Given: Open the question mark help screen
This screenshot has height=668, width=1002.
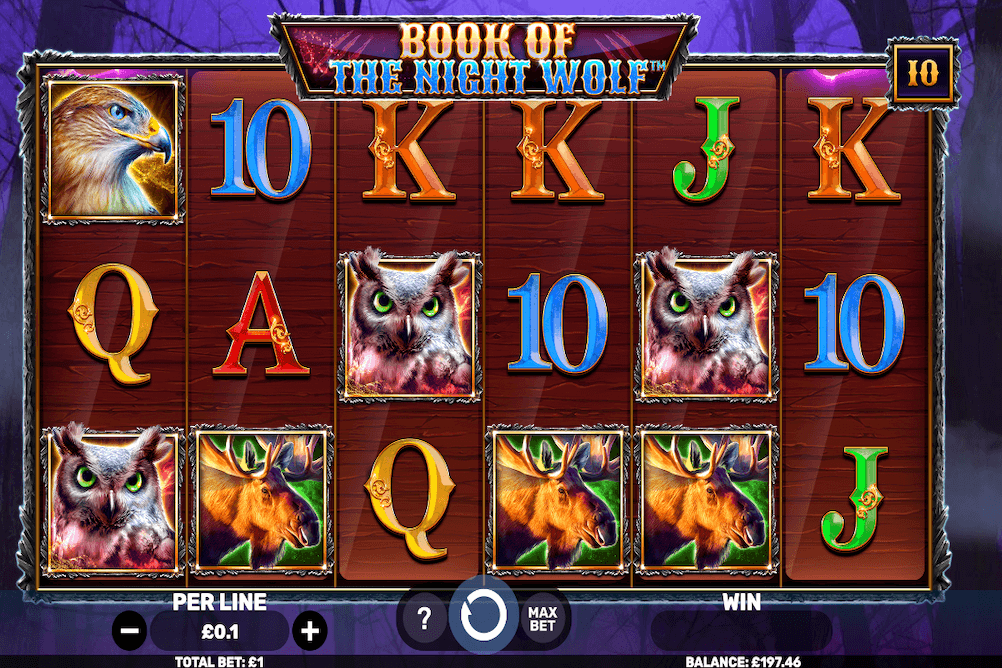Looking at the screenshot, I should (424, 620).
